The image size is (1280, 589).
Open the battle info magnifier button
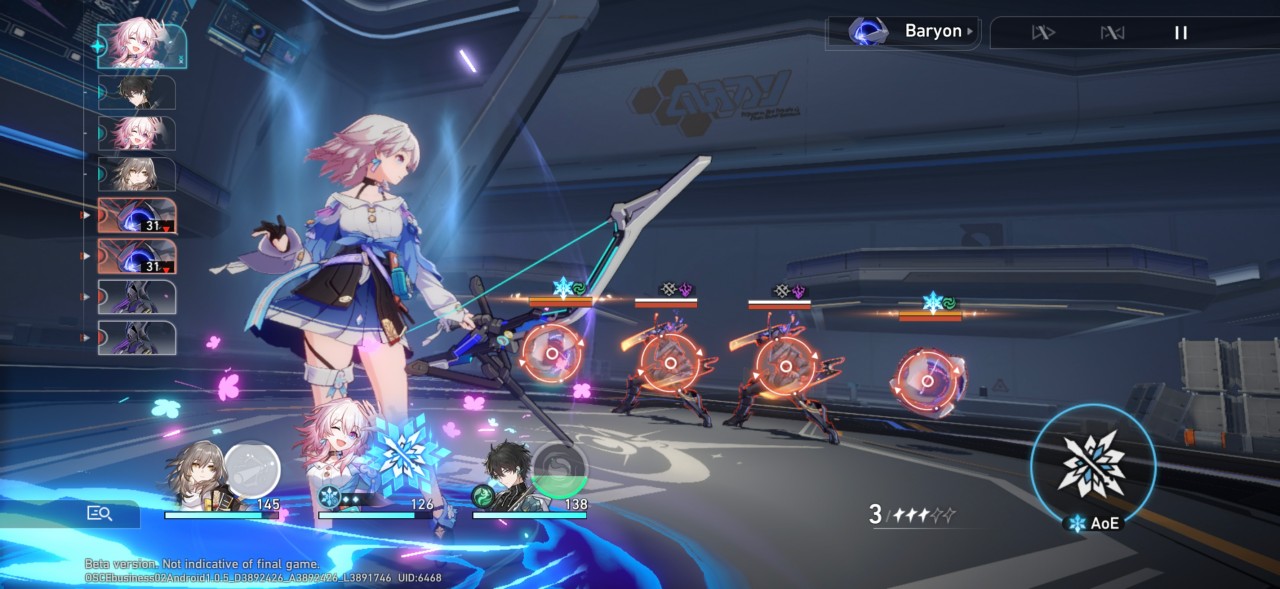99,513
